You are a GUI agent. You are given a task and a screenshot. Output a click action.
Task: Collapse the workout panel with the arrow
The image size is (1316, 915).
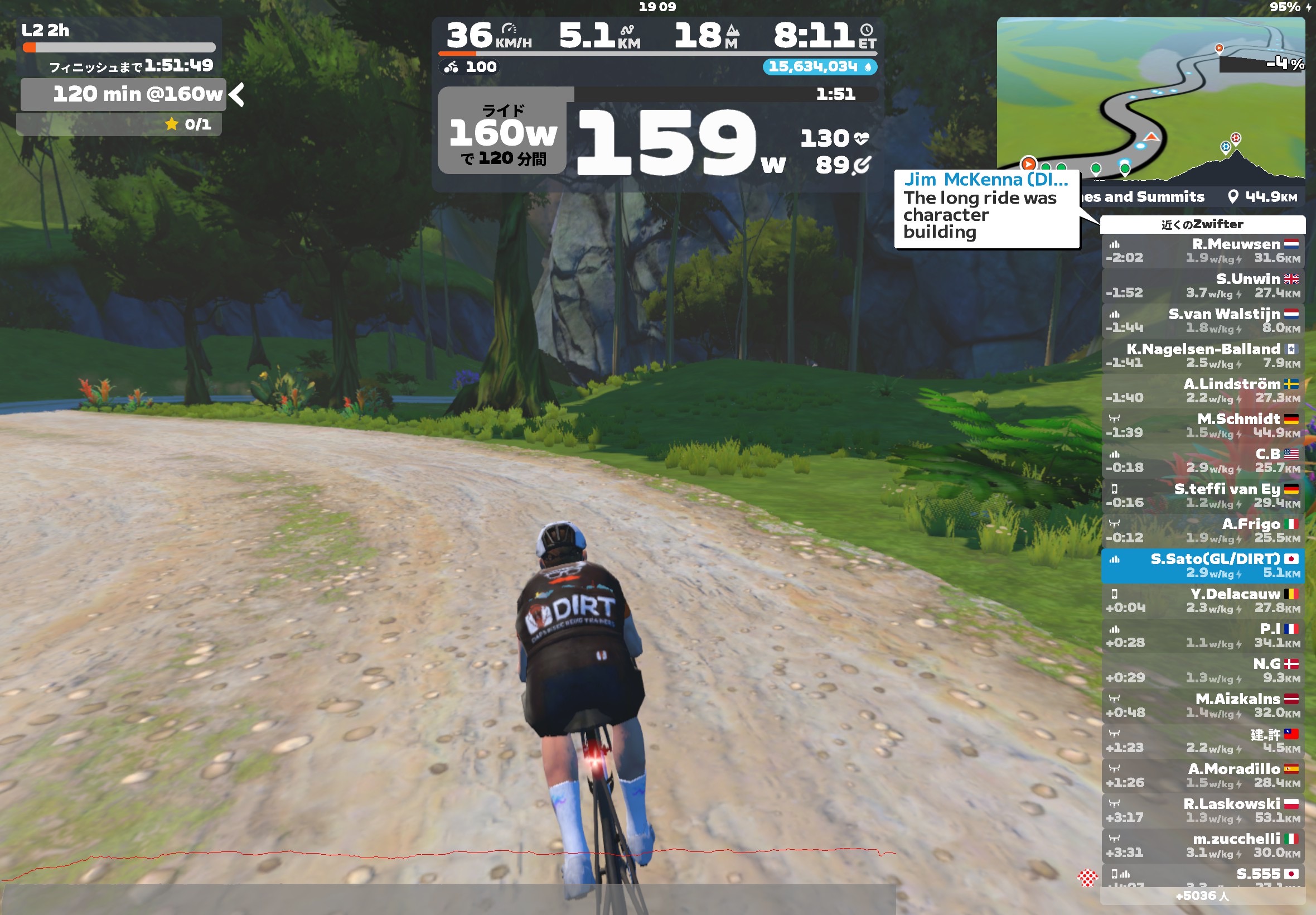236,95
